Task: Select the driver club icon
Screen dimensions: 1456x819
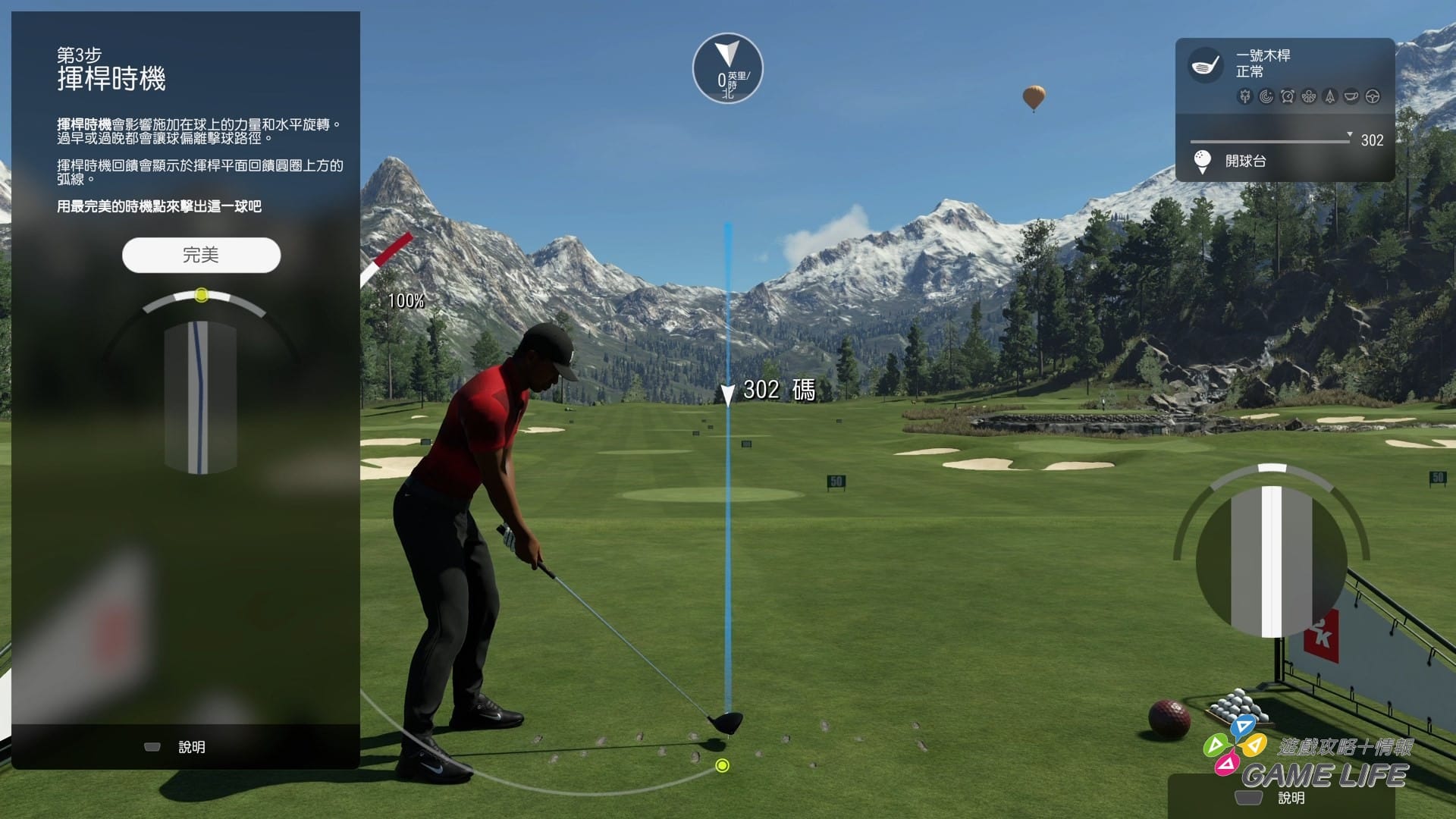Action: 1204,65
